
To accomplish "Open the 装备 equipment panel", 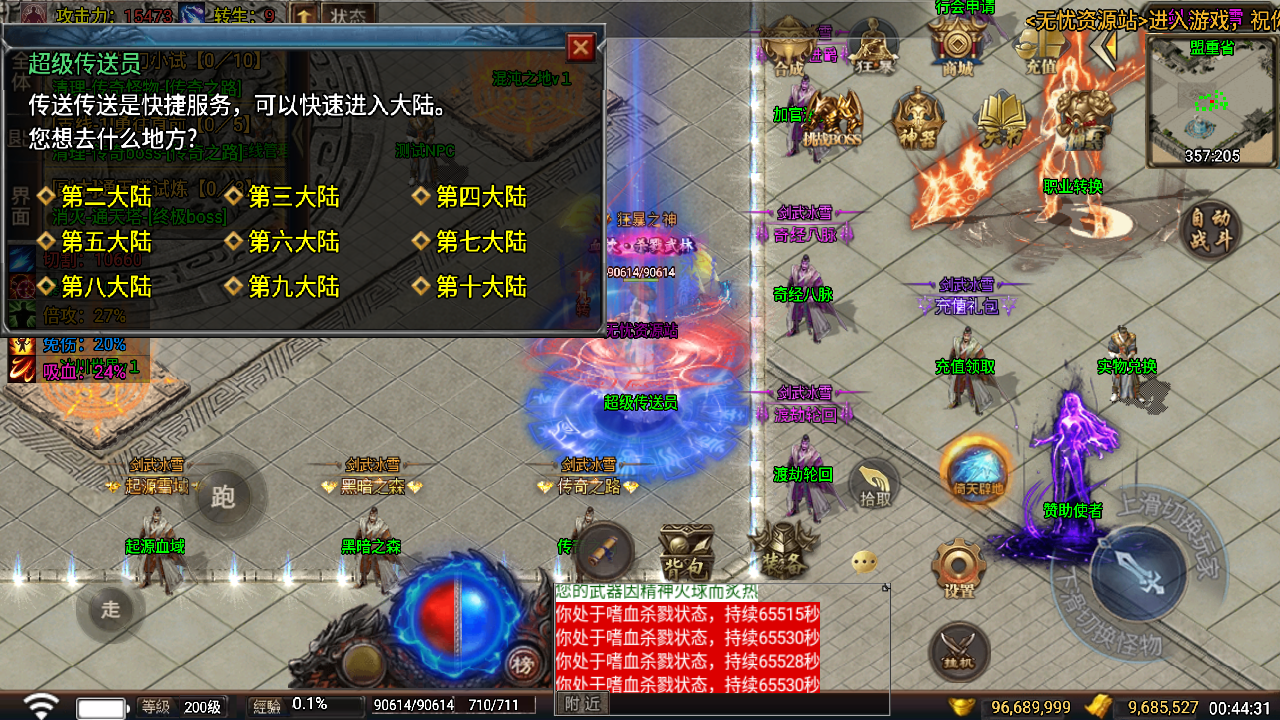I will pos(781,550).
